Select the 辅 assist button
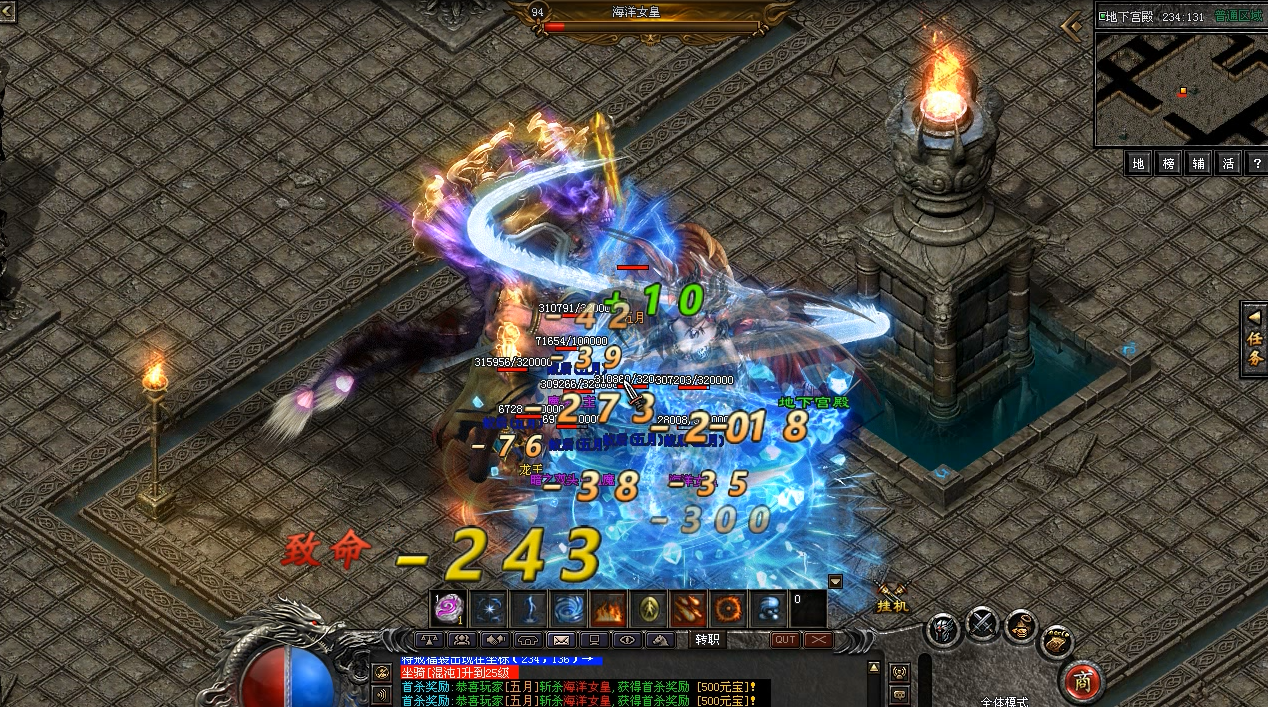The width and height of the screenshot is (1268, 707). point(1199,163)
